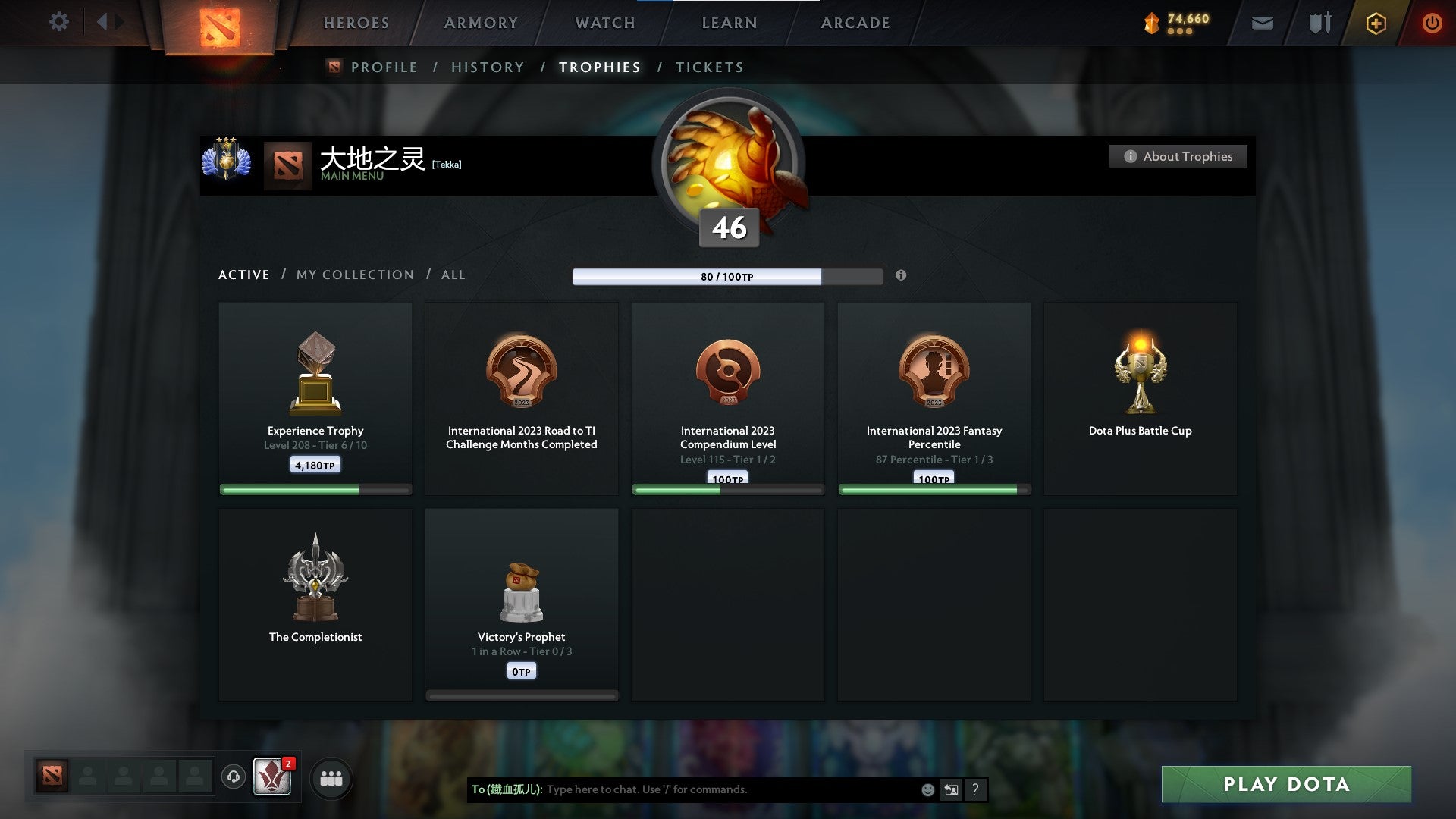This screenshot has width=1456, height=819.
Task: Switch to the MY COLLECTION tab
Action: click(354, 275)
